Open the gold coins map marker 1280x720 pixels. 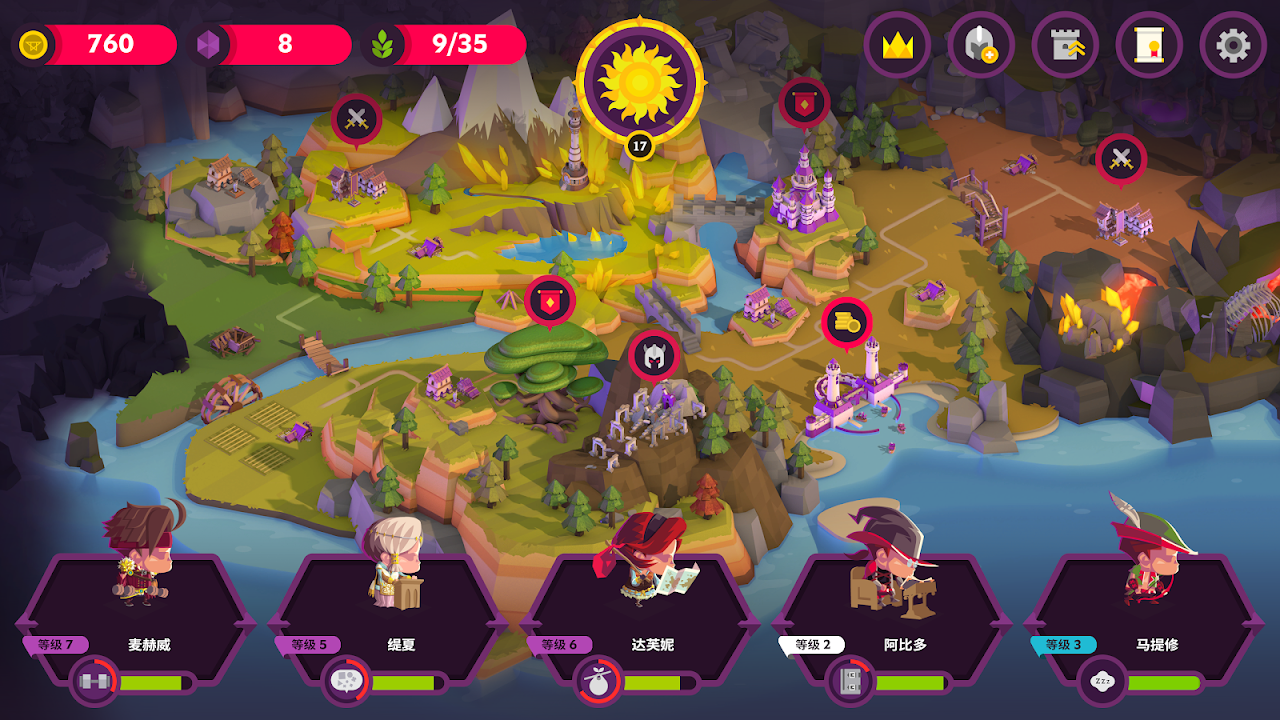[847, 323]
